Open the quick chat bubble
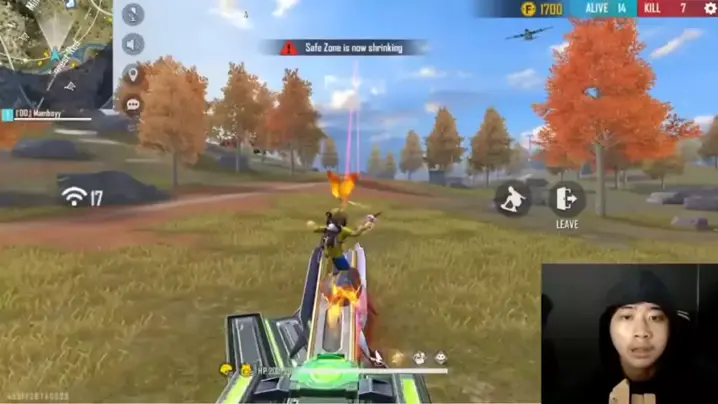This screenshot has width=718, height=404. [133, 104]
